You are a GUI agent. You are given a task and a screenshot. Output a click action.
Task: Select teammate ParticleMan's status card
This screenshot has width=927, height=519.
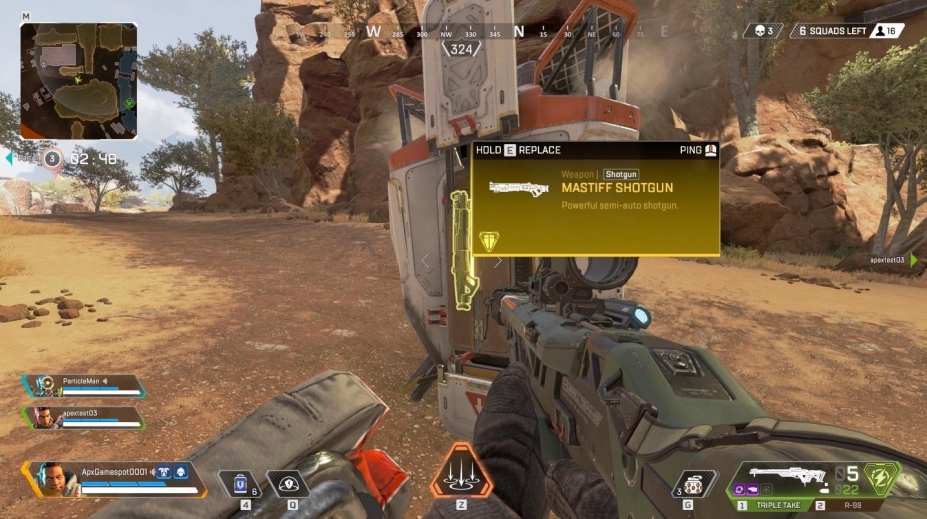(83, 385)
